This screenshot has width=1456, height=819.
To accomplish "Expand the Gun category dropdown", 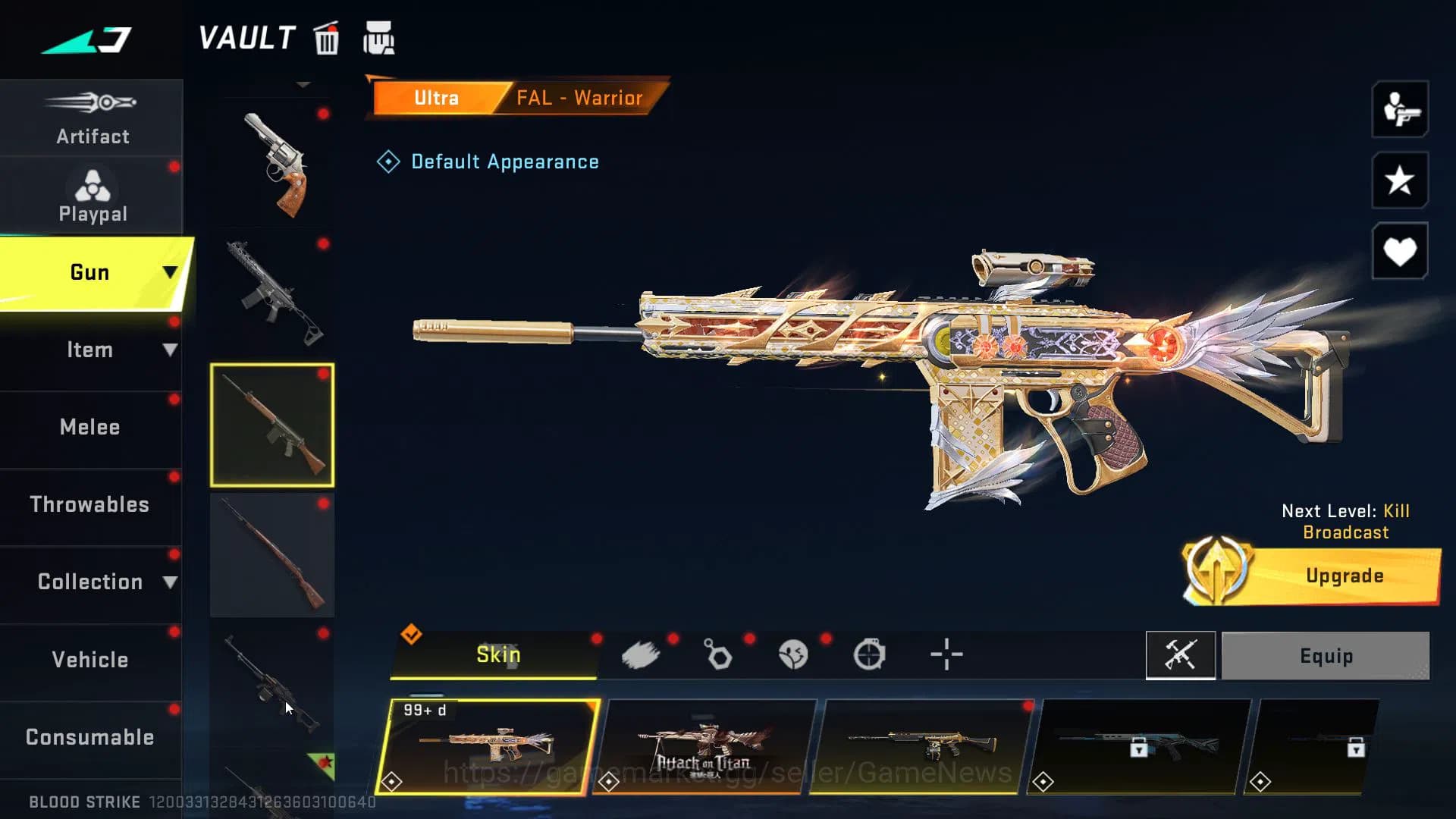I will [x=91, y=271].
